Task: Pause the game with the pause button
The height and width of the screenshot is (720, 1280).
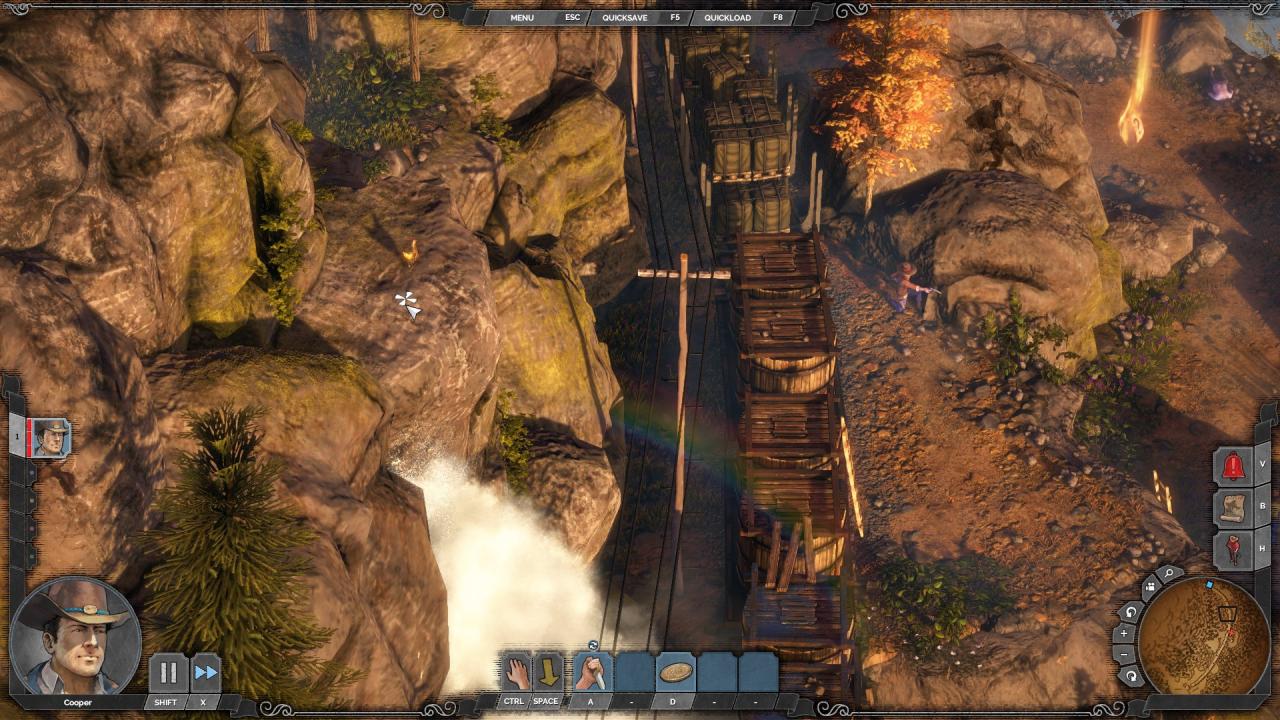Action: click(x=168, y=673)
